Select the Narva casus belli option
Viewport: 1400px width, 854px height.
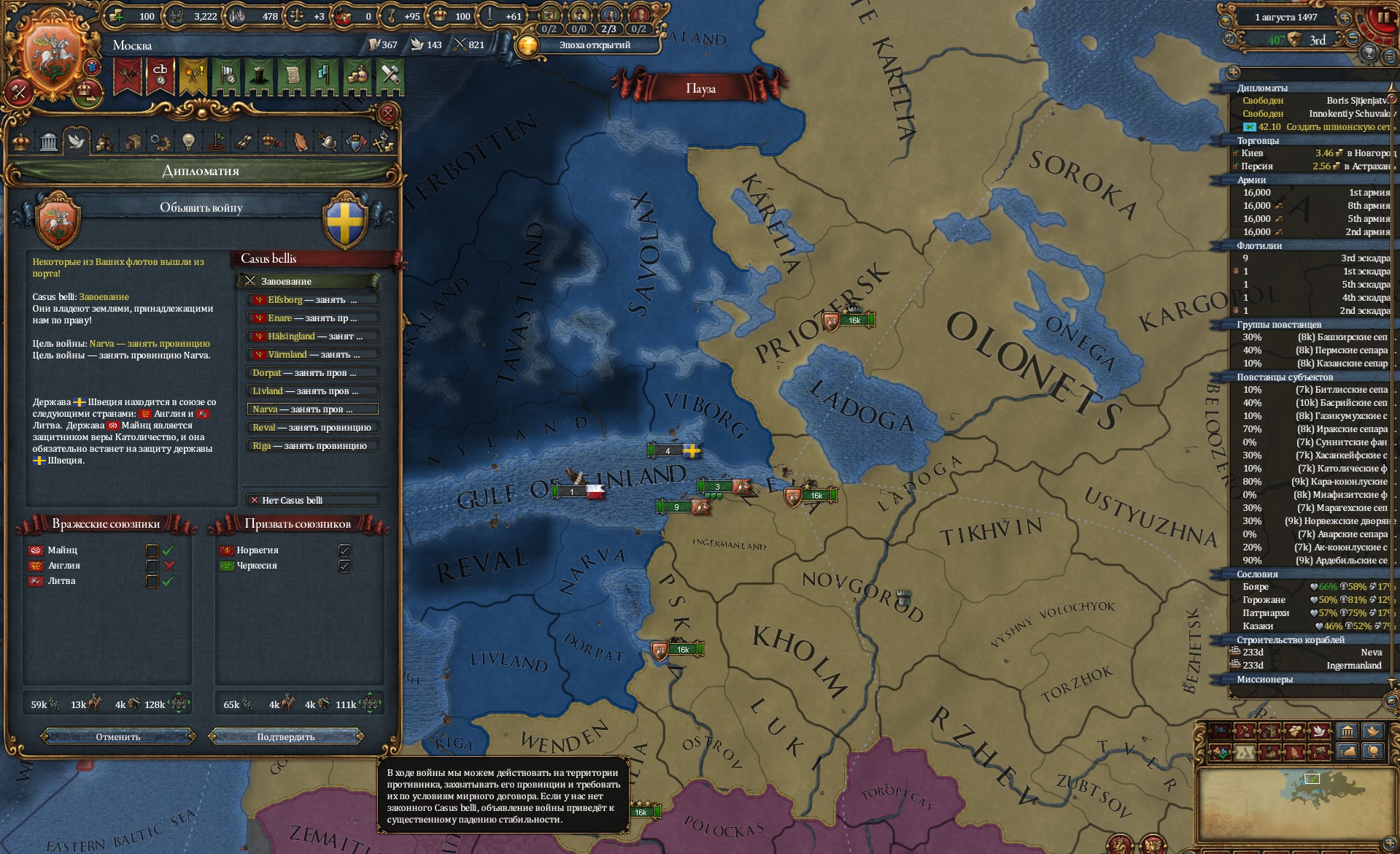point(312,409)
